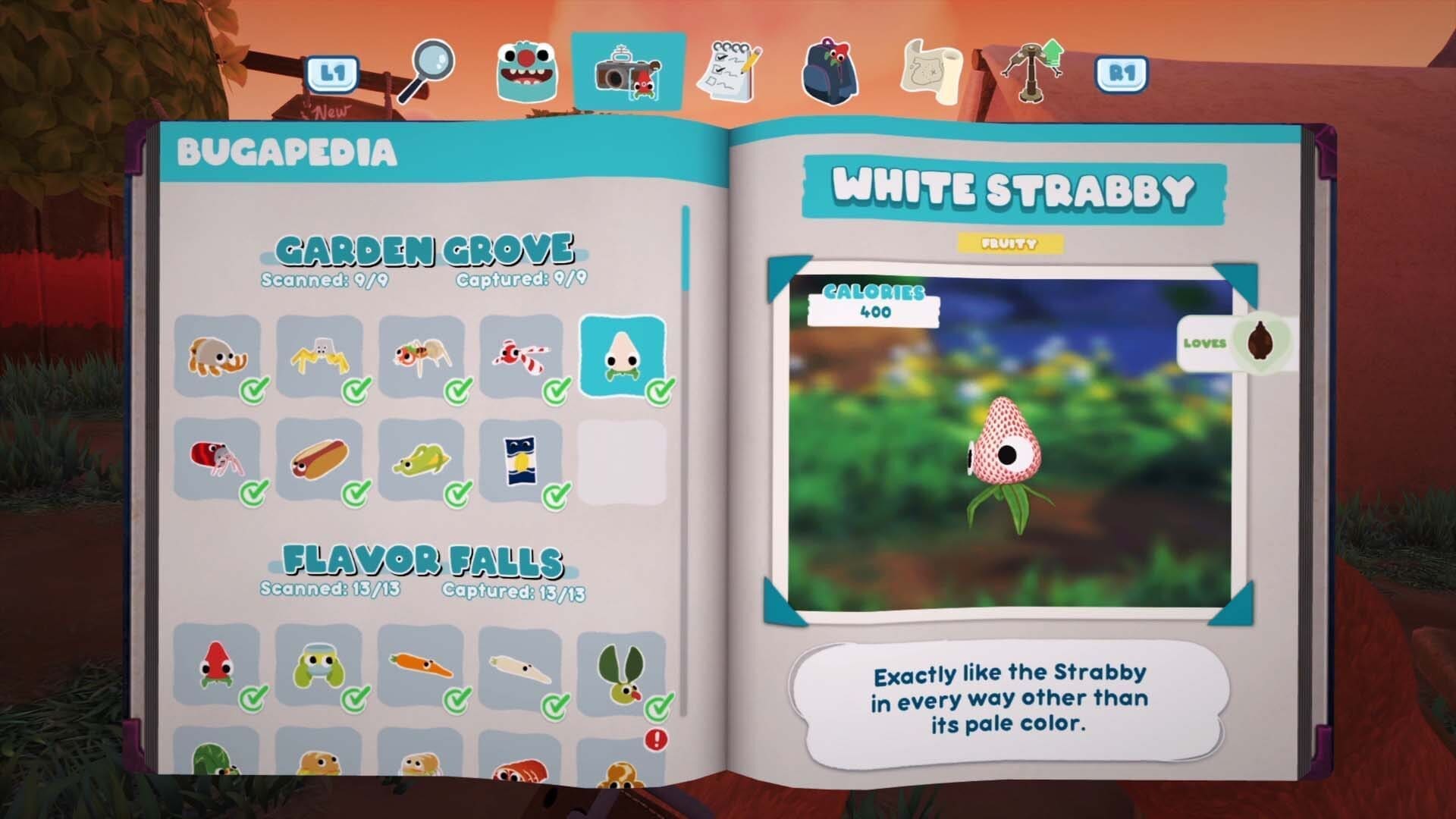Select the red soda can bug entry
The width and height of the screenshot is (1456, 819).
click(x=217, y=459)
